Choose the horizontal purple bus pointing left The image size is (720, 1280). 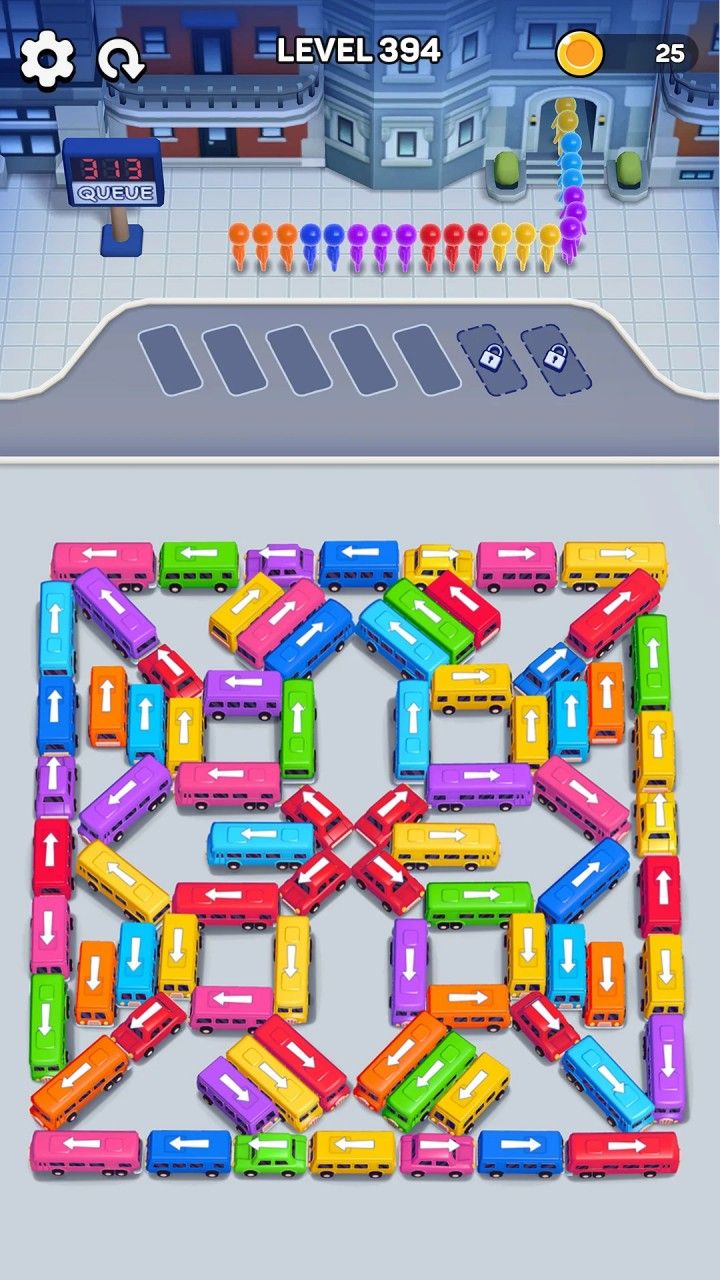(243, 692)
